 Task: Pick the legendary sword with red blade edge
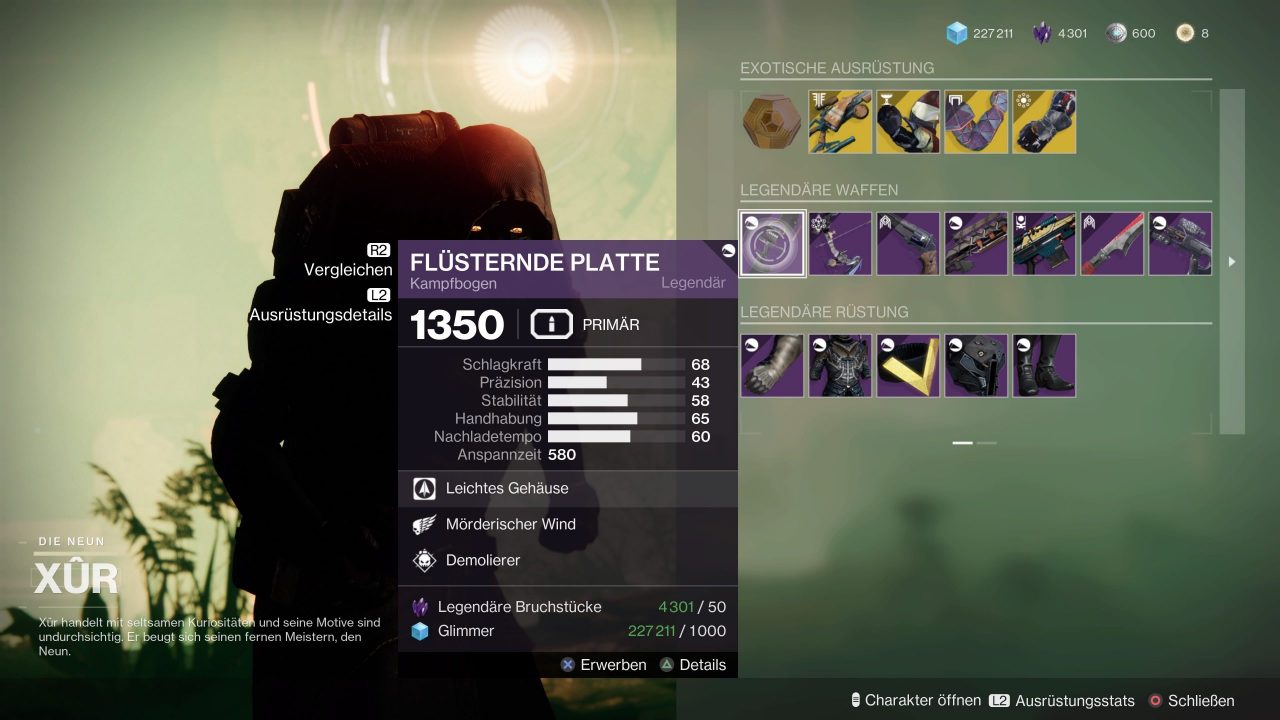(x=1112, y=243)
